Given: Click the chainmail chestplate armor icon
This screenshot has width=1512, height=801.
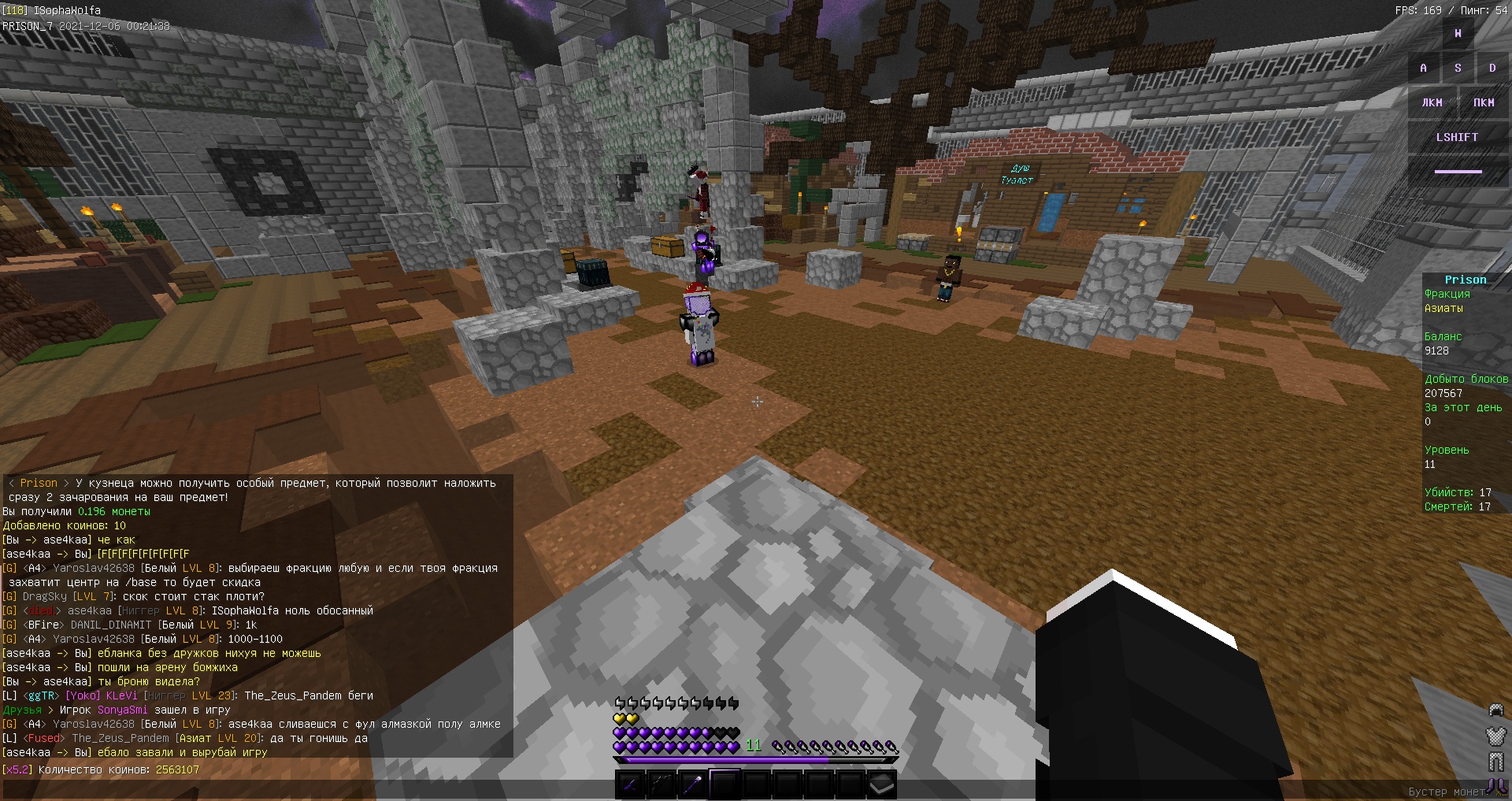Looking at the screenshot, I should [x=1495, y=736].
